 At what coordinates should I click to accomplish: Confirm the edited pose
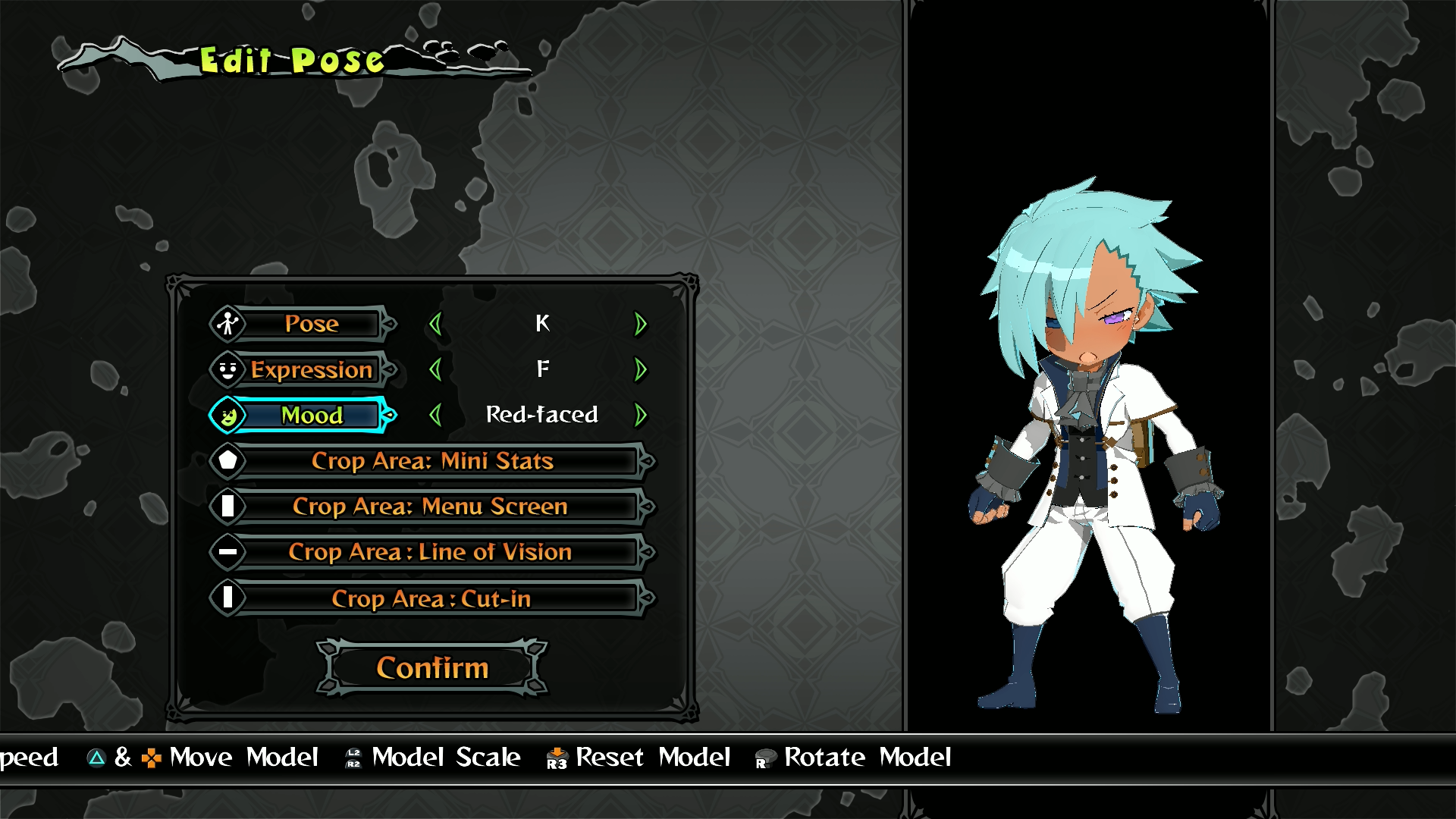432,667
